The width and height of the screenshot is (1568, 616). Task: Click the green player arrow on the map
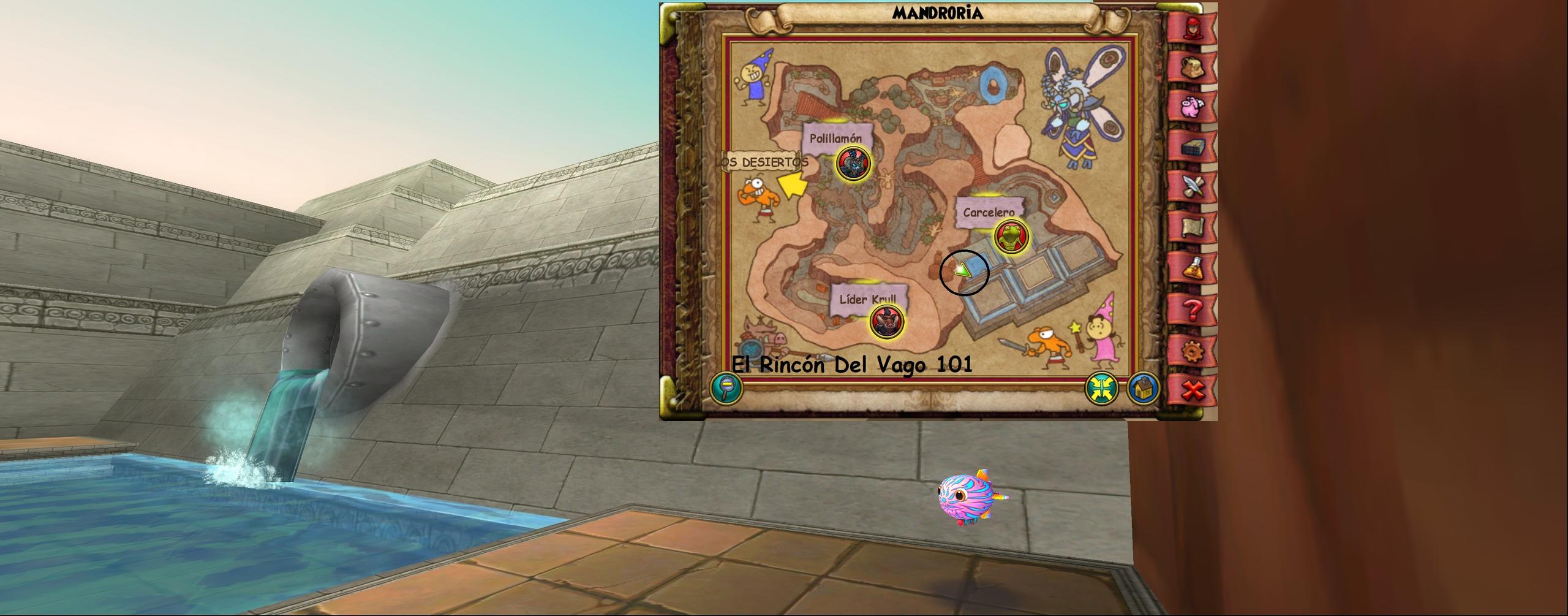coord(963,270)
